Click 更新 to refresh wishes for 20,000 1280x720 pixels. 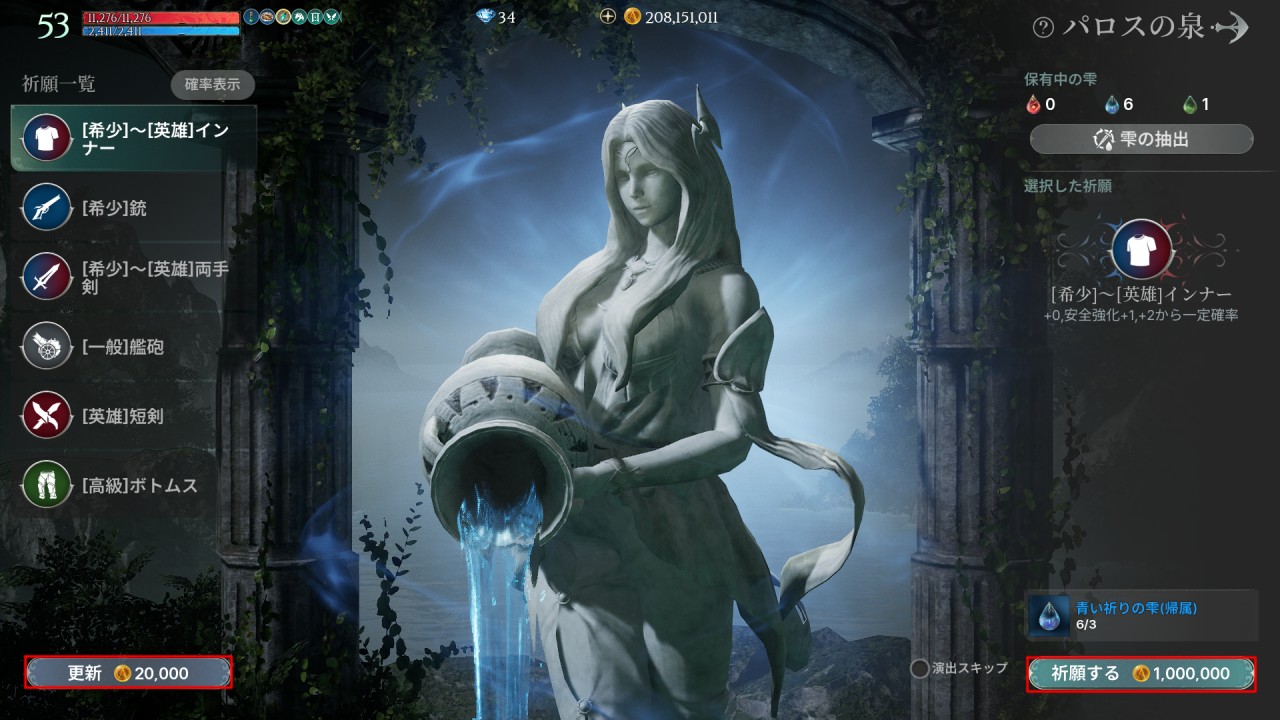coord(129,673)
